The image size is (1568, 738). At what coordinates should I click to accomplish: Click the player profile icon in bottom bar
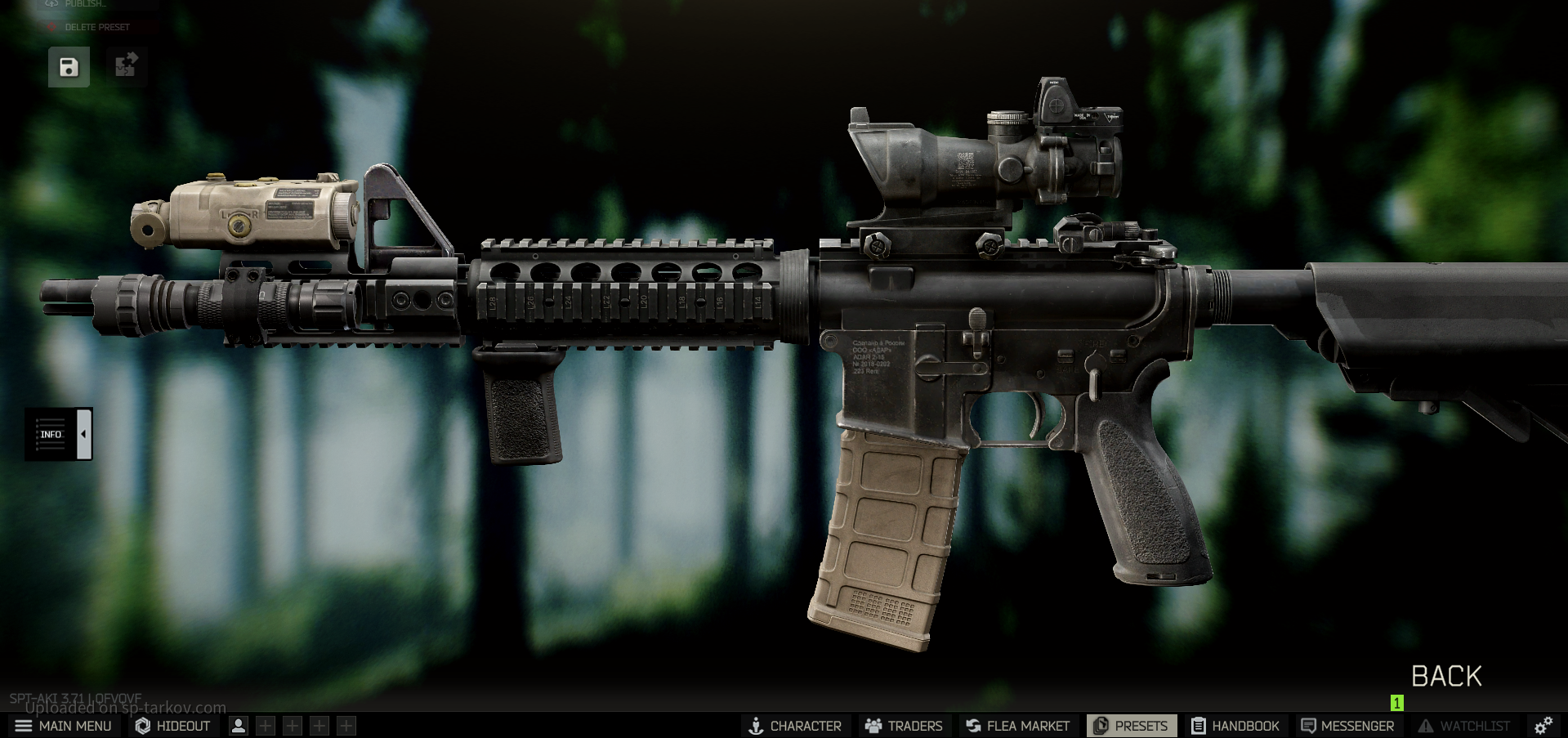click(x=239, y=726)
